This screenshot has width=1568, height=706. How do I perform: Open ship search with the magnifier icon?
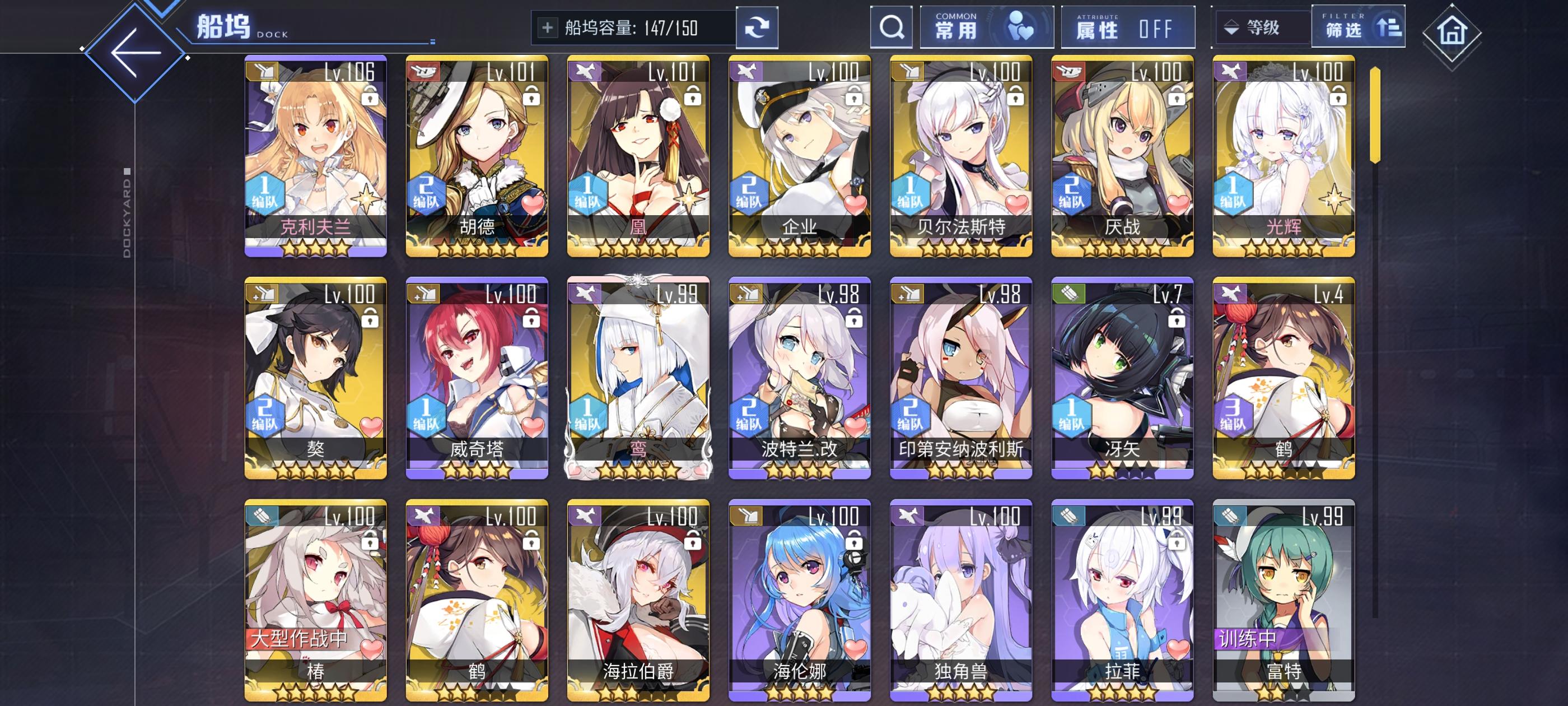(891, 27)
